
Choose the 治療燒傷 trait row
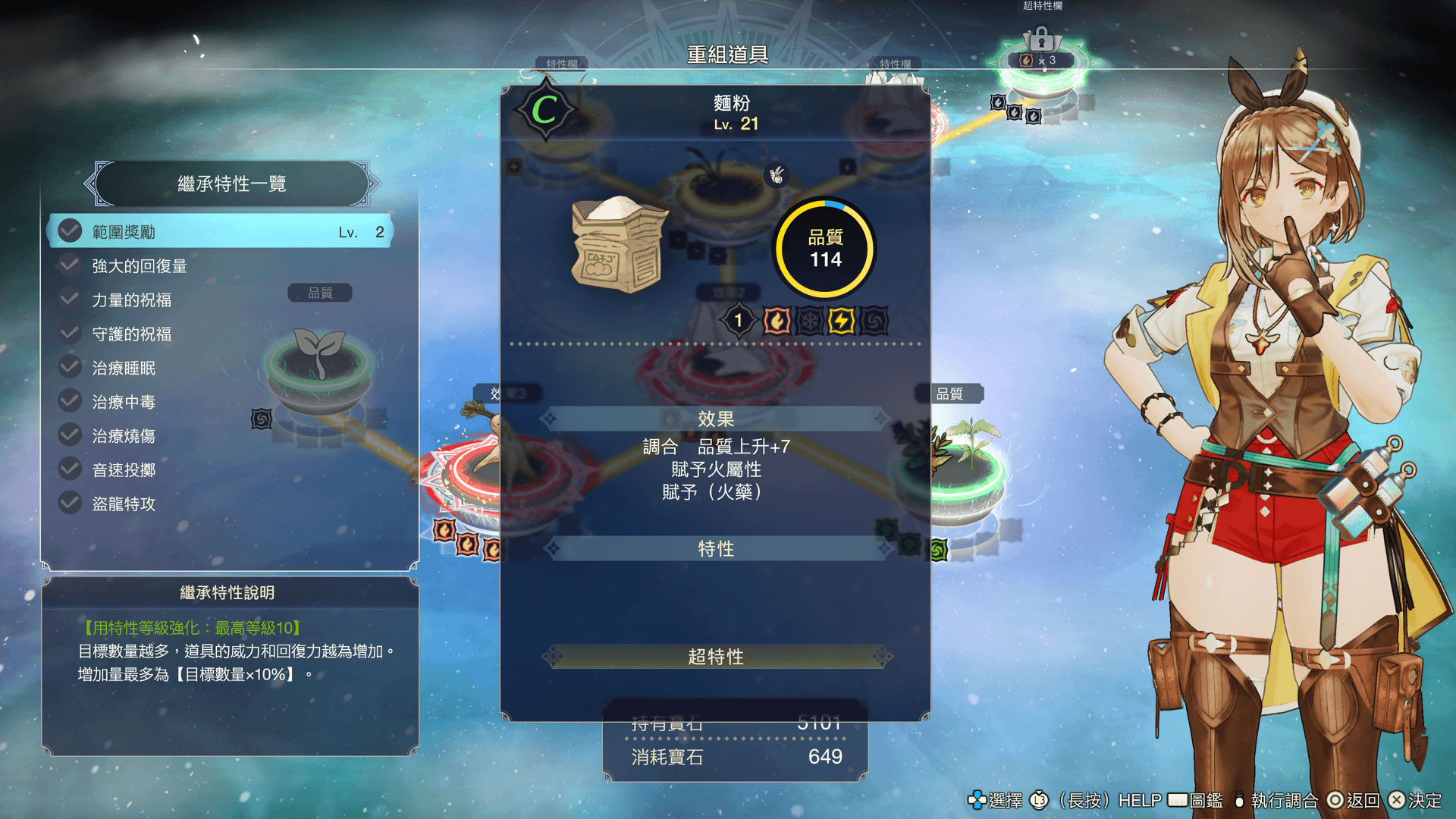[x=220, y=436]
